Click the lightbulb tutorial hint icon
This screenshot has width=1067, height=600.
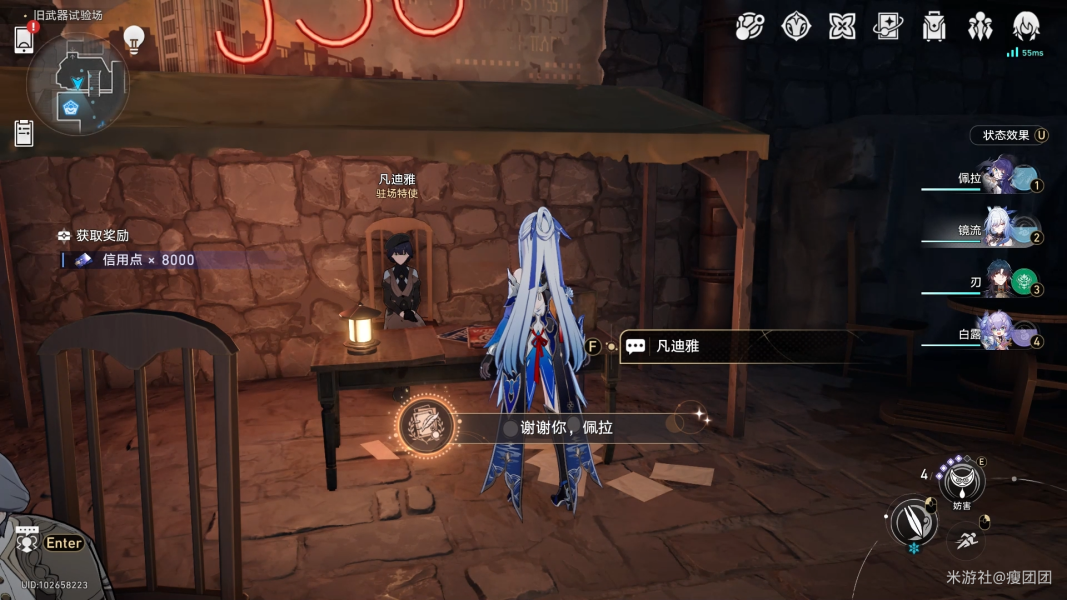pyautogui.click(x=134, y=38)
